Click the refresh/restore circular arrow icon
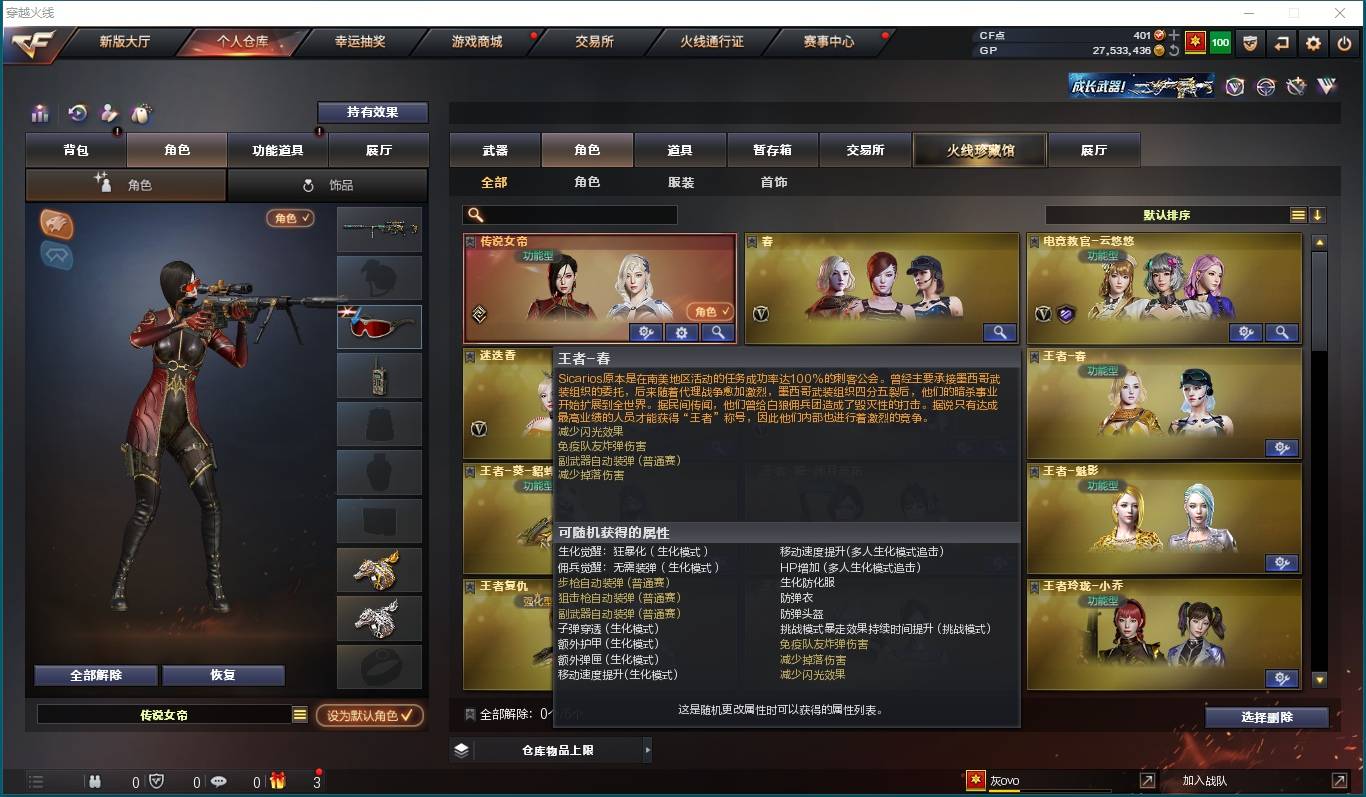 click(75, 113)
